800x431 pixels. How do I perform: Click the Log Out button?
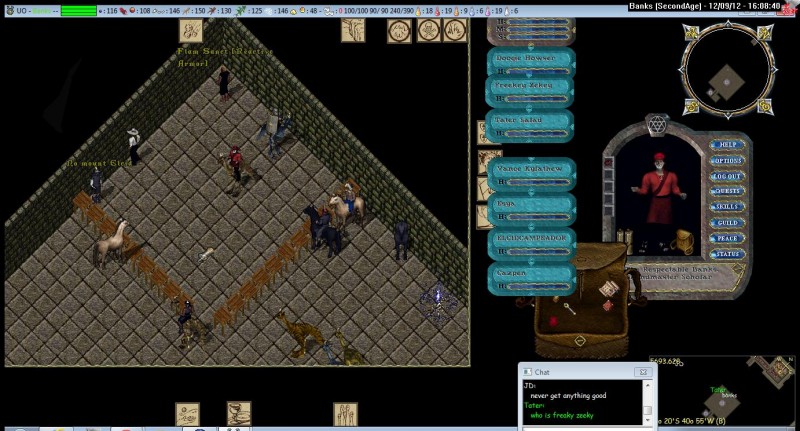pyautogui.click(x=727, y=176)
